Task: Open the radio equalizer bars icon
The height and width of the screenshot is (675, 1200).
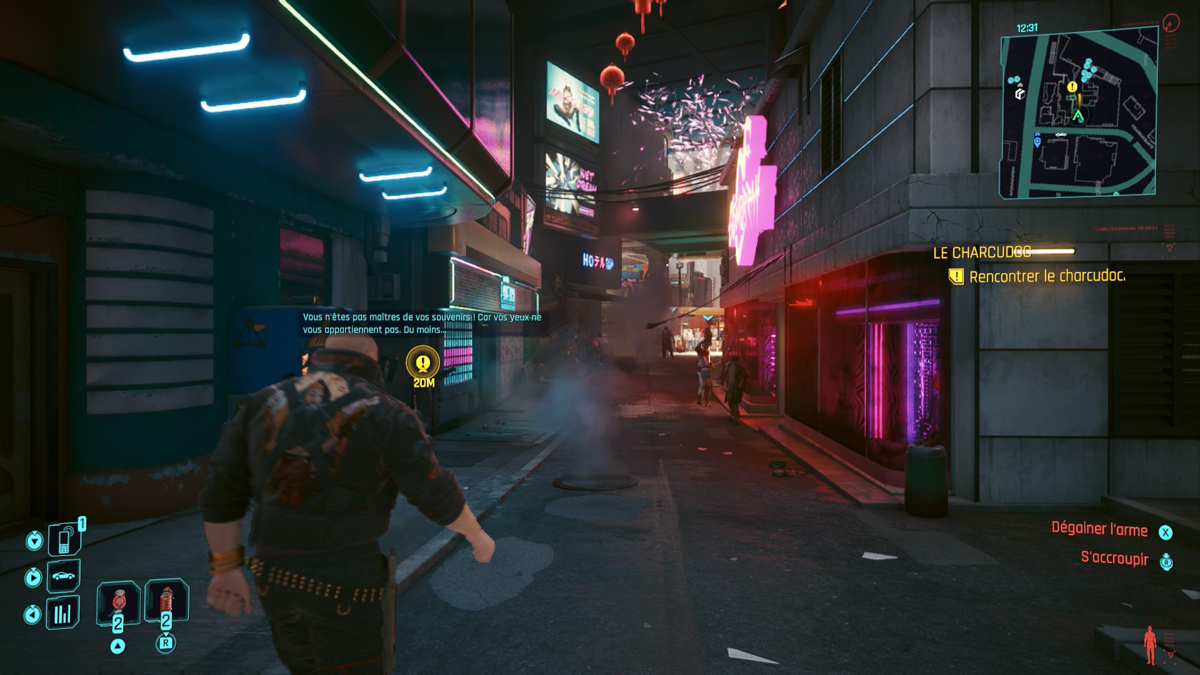Action: tap(63, 611)
